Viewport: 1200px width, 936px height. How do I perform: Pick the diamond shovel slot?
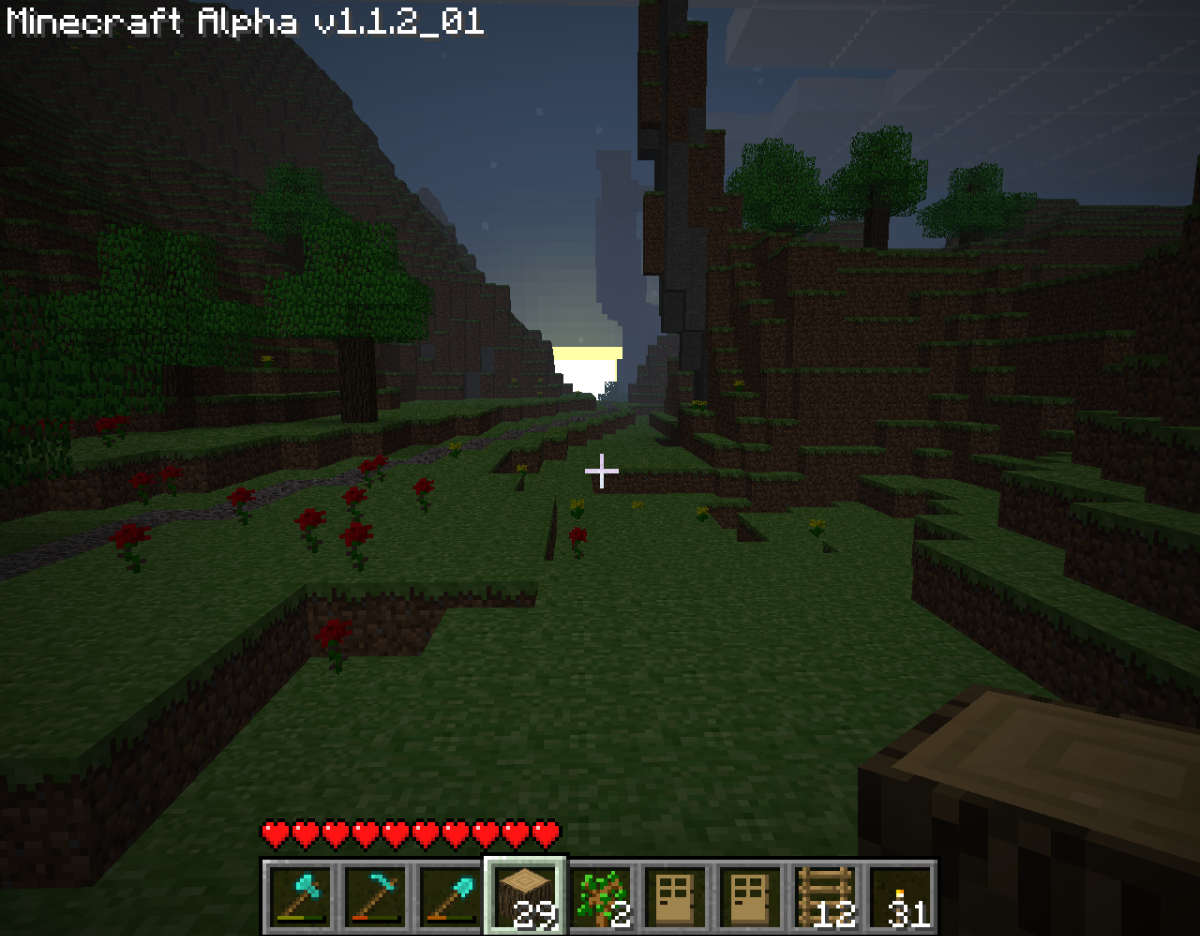tap(451, 895)
